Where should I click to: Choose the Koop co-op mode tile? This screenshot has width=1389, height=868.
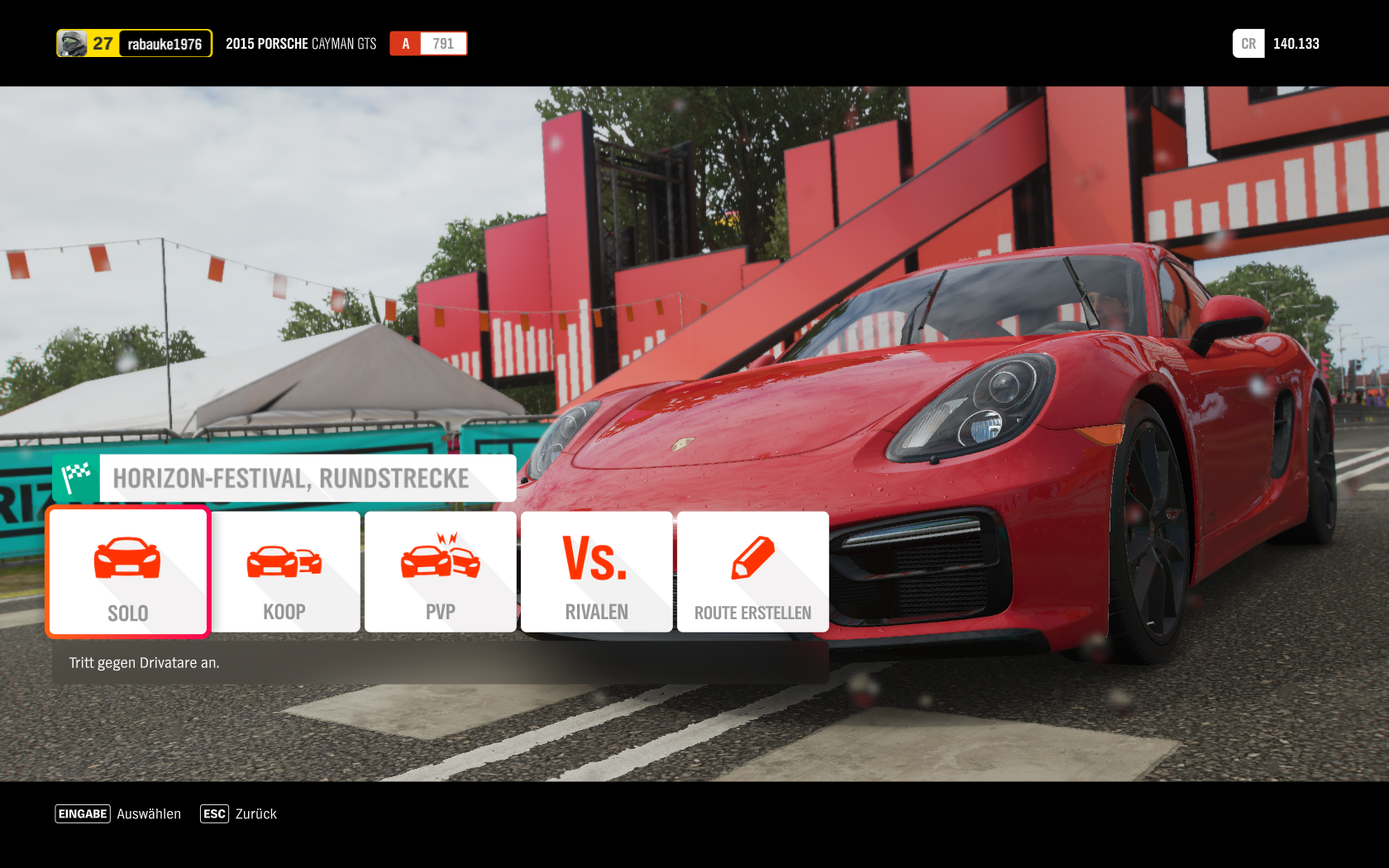[x=285, y=572]
